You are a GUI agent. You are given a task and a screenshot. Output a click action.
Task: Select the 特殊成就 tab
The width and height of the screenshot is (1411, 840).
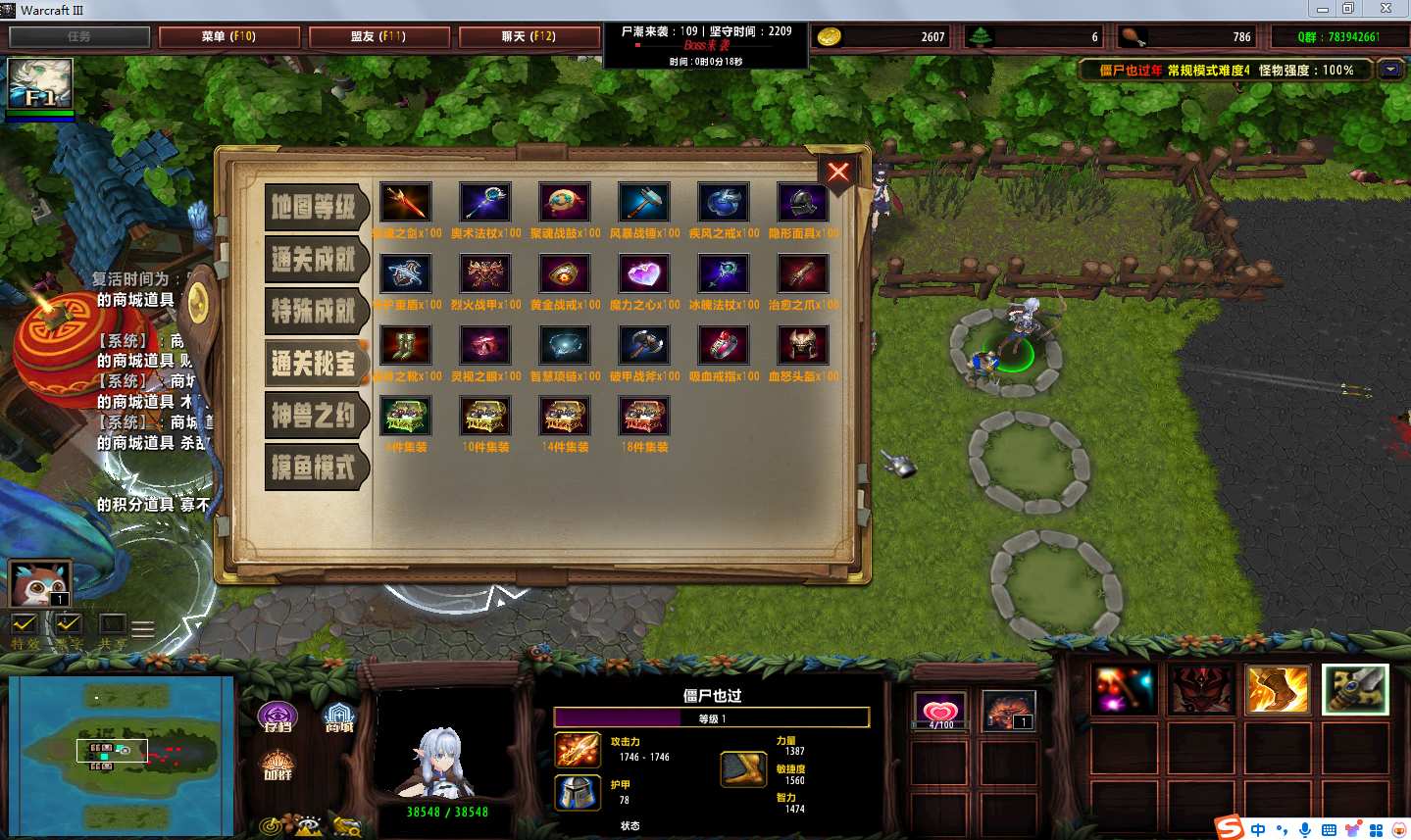click(x=315, y=312)
